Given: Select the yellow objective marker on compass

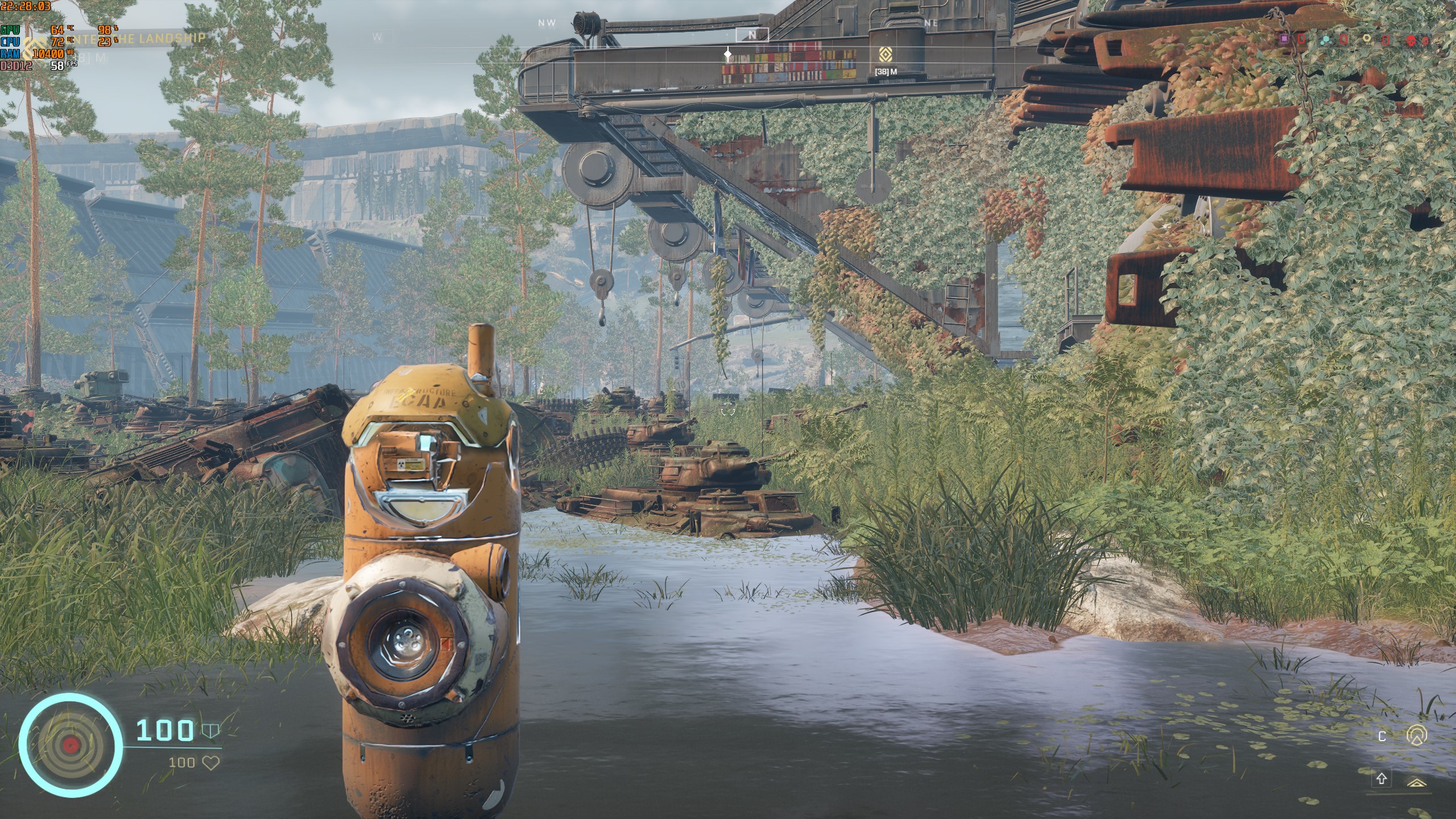Looking at the screenshot, I should pyautogui.click(x=884, y=55).
